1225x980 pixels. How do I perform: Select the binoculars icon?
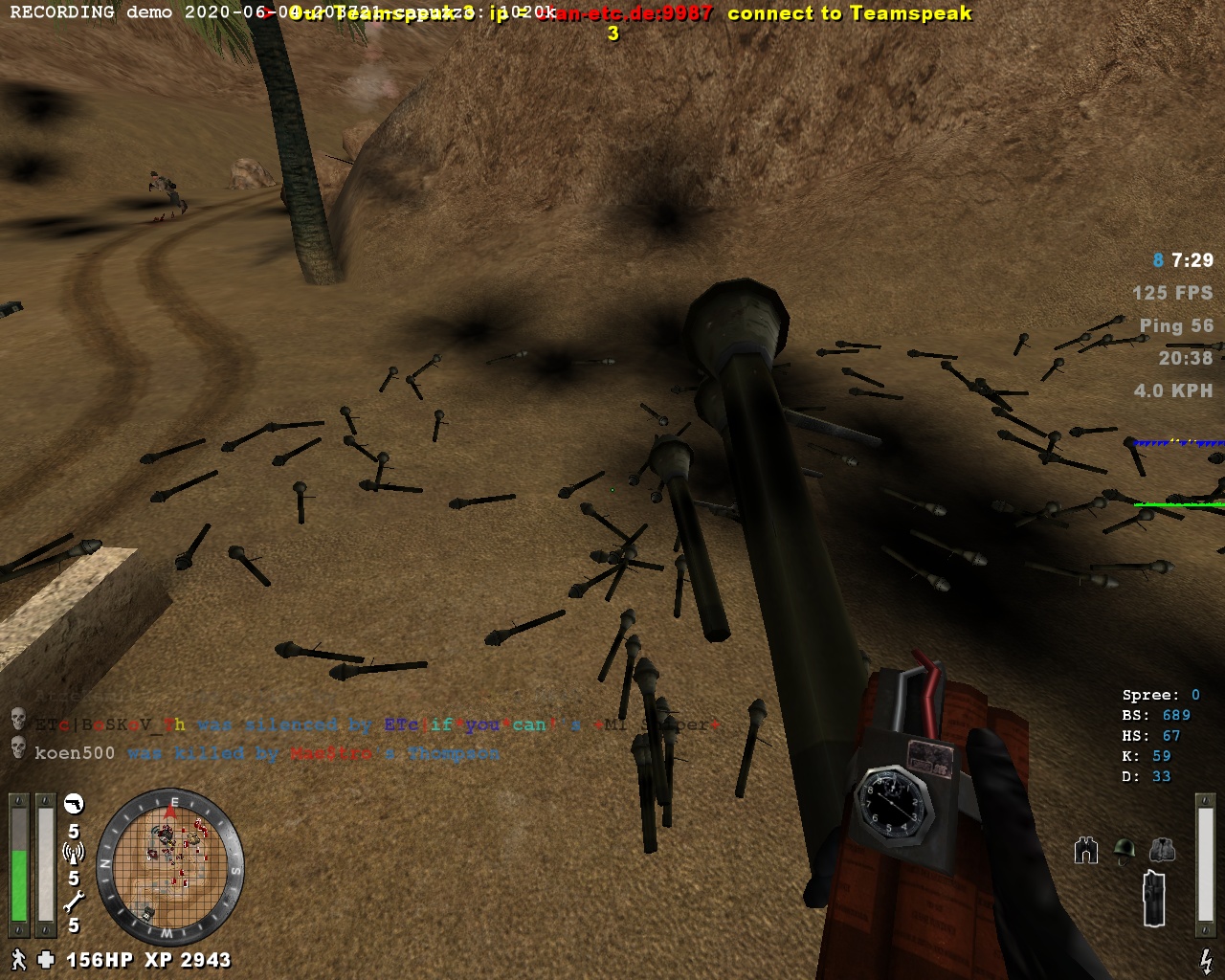click(x=1086, y=850)
